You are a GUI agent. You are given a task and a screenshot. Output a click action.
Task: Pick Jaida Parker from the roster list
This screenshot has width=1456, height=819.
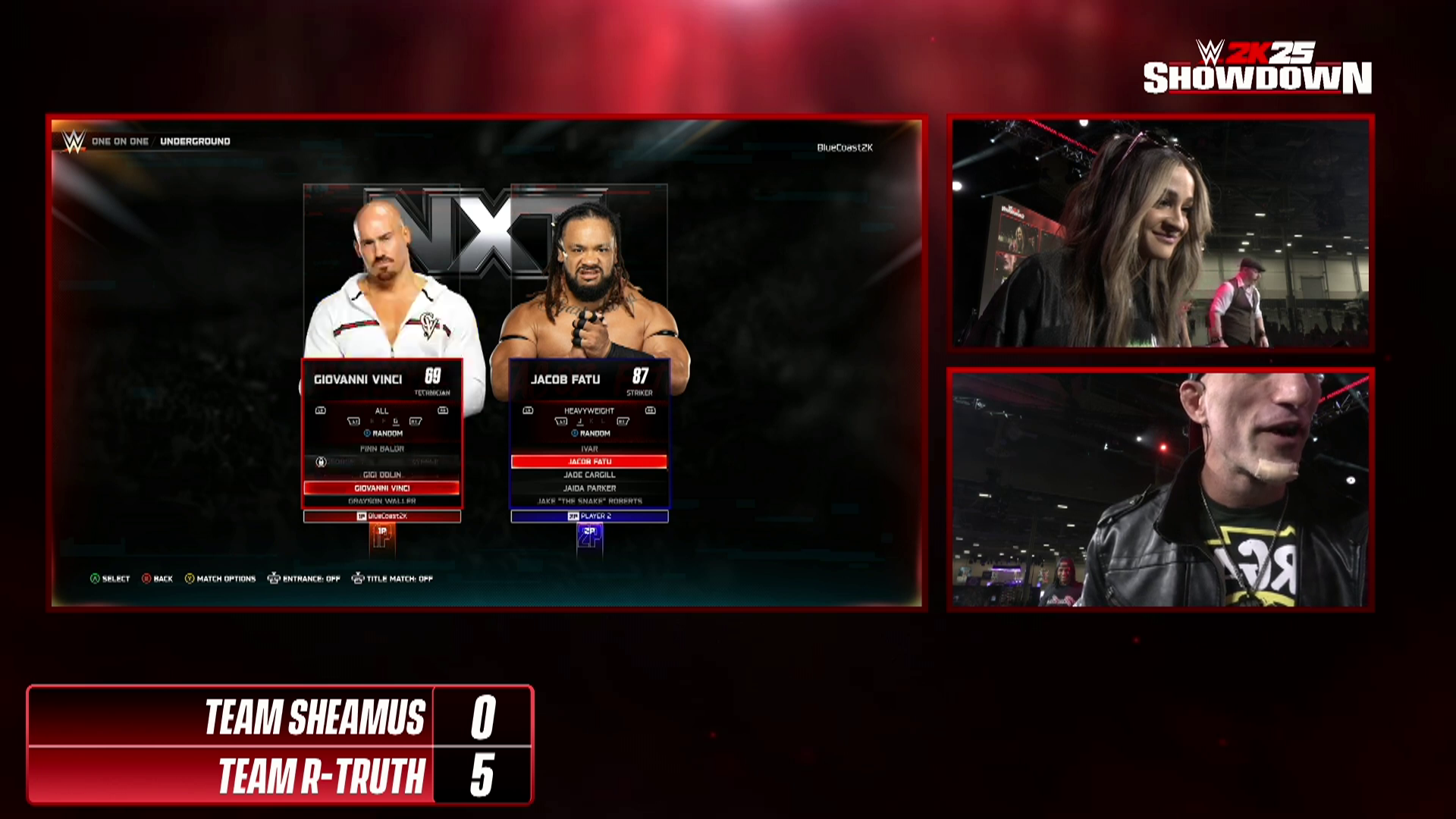[x=589, y=488]
